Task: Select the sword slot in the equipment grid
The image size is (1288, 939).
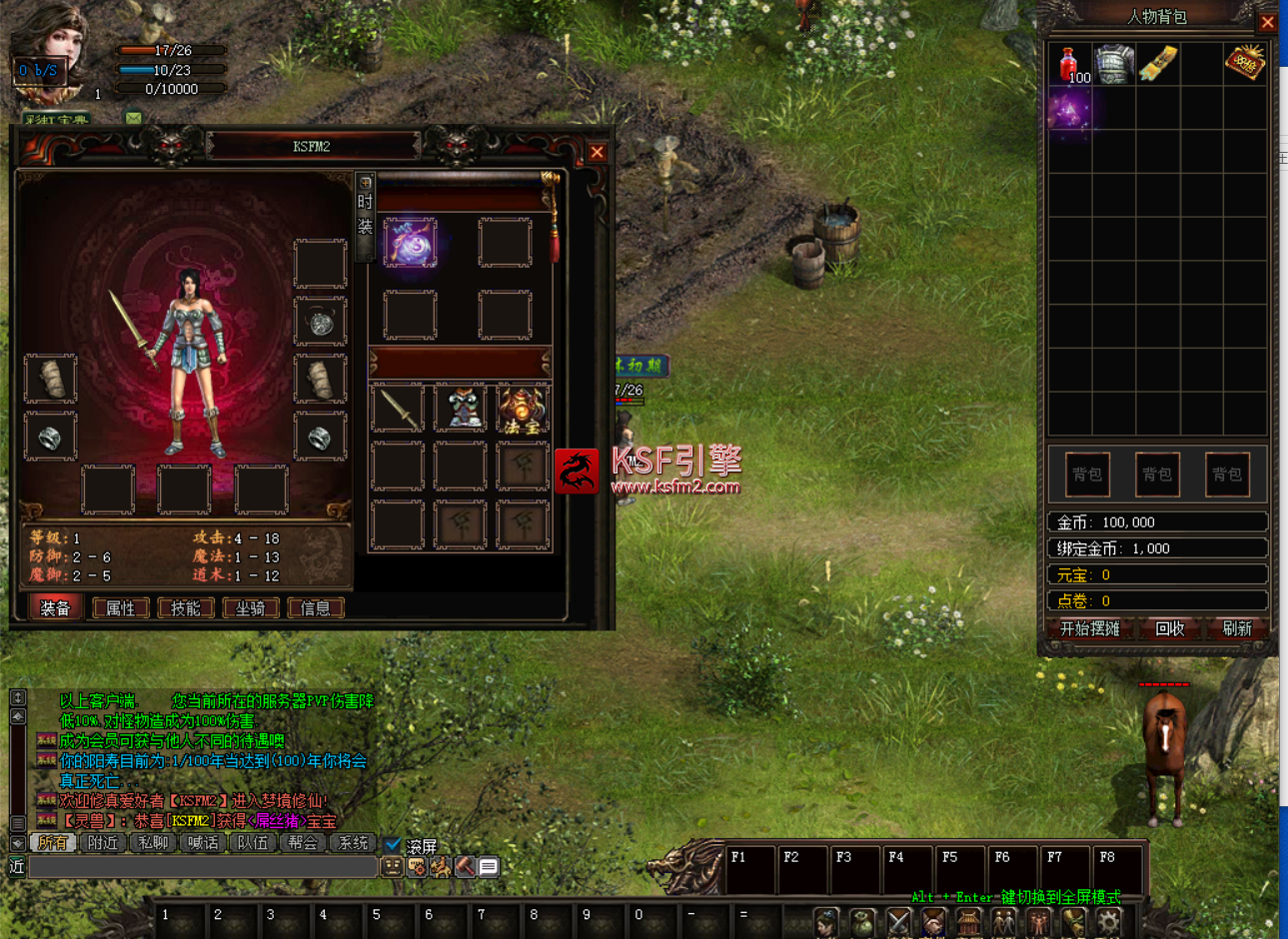Action: click(x=398, y=408)
